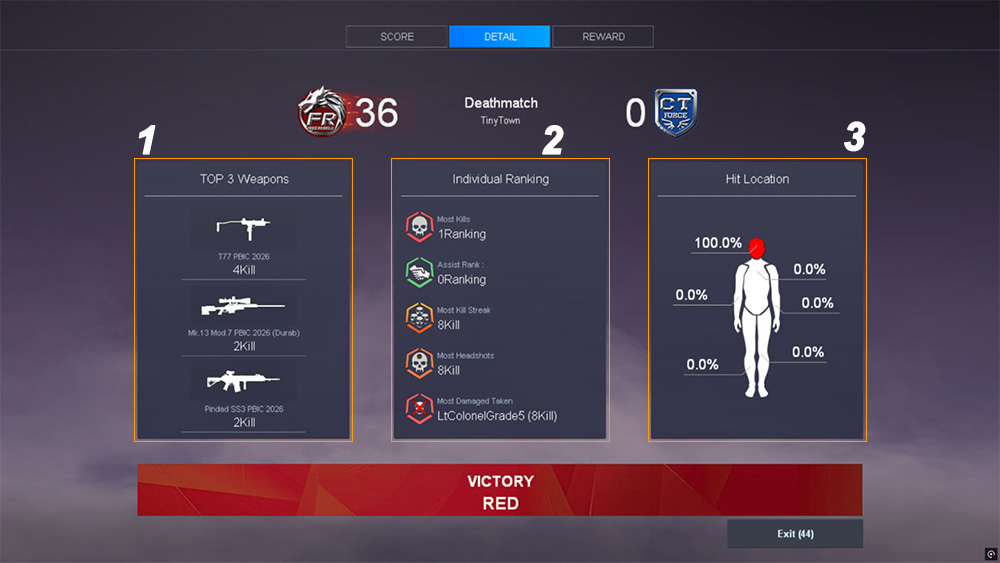Click the Exit button
Screen dimensions: 1000x563
coord(795,534)
